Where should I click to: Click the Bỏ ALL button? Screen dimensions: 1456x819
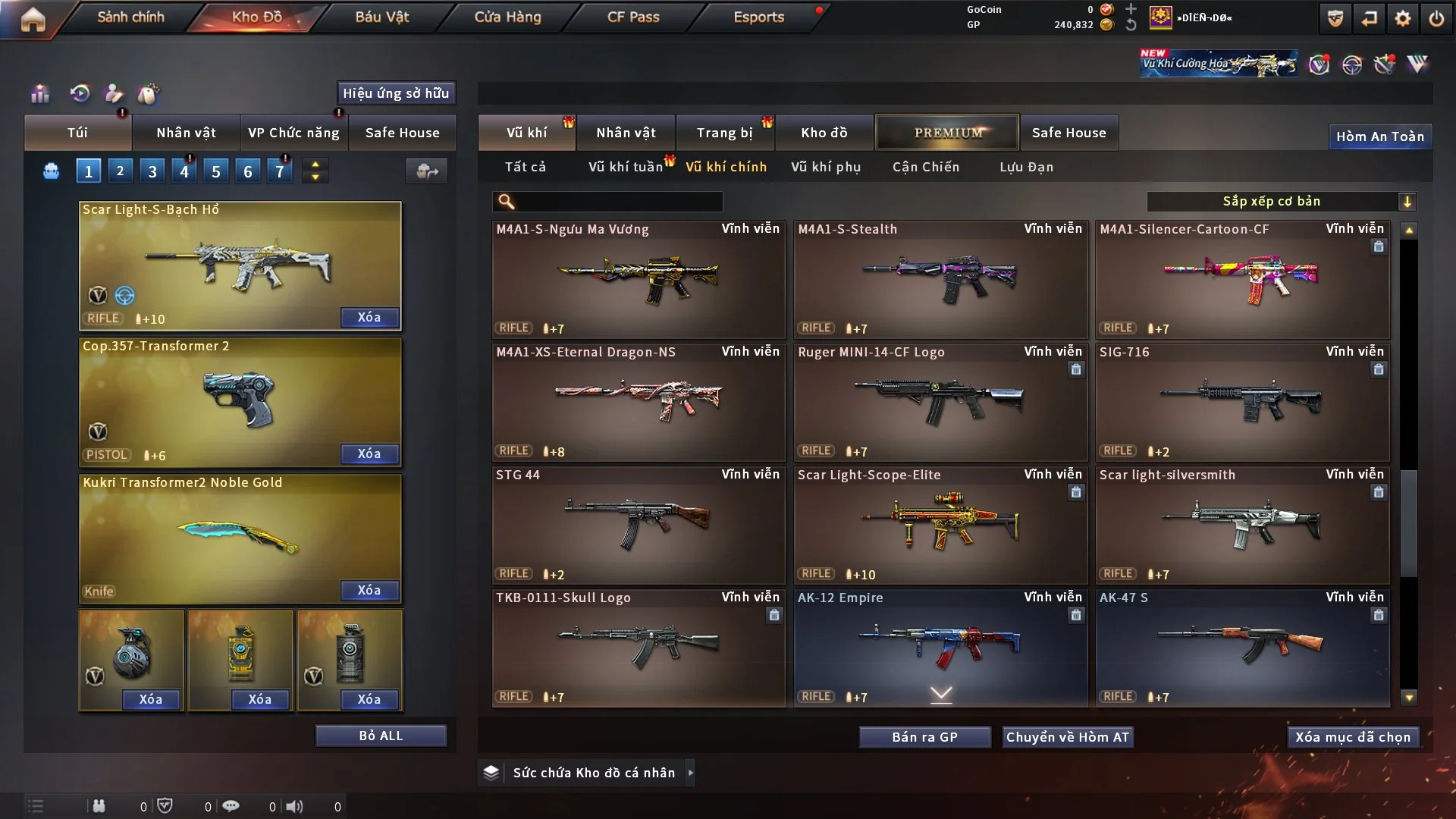click(381, 736)
